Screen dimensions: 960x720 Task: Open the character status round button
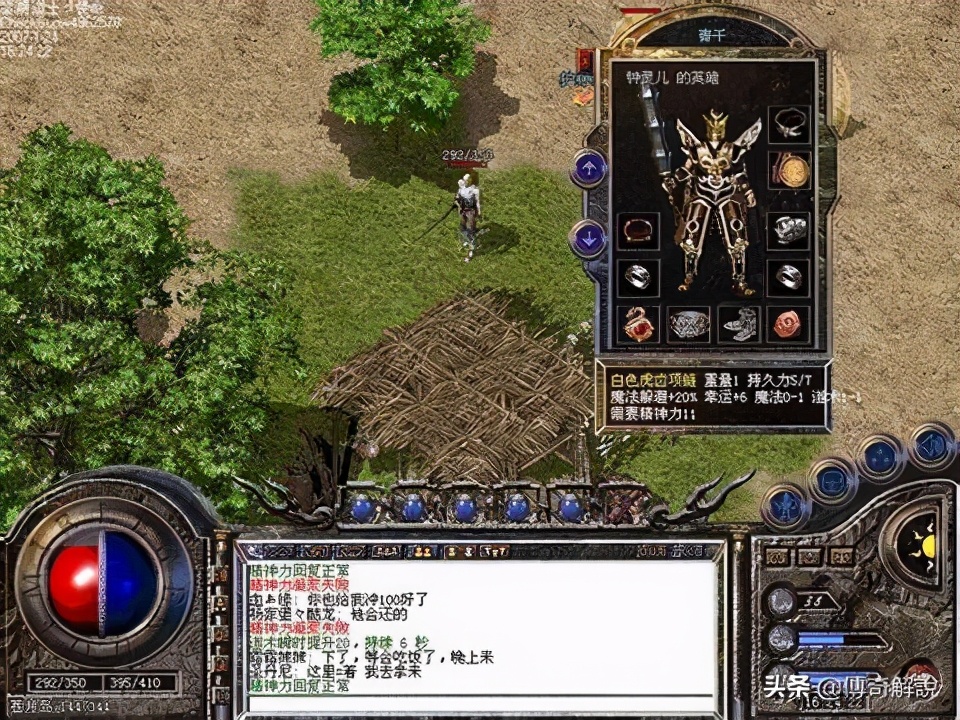coord(783,504)
